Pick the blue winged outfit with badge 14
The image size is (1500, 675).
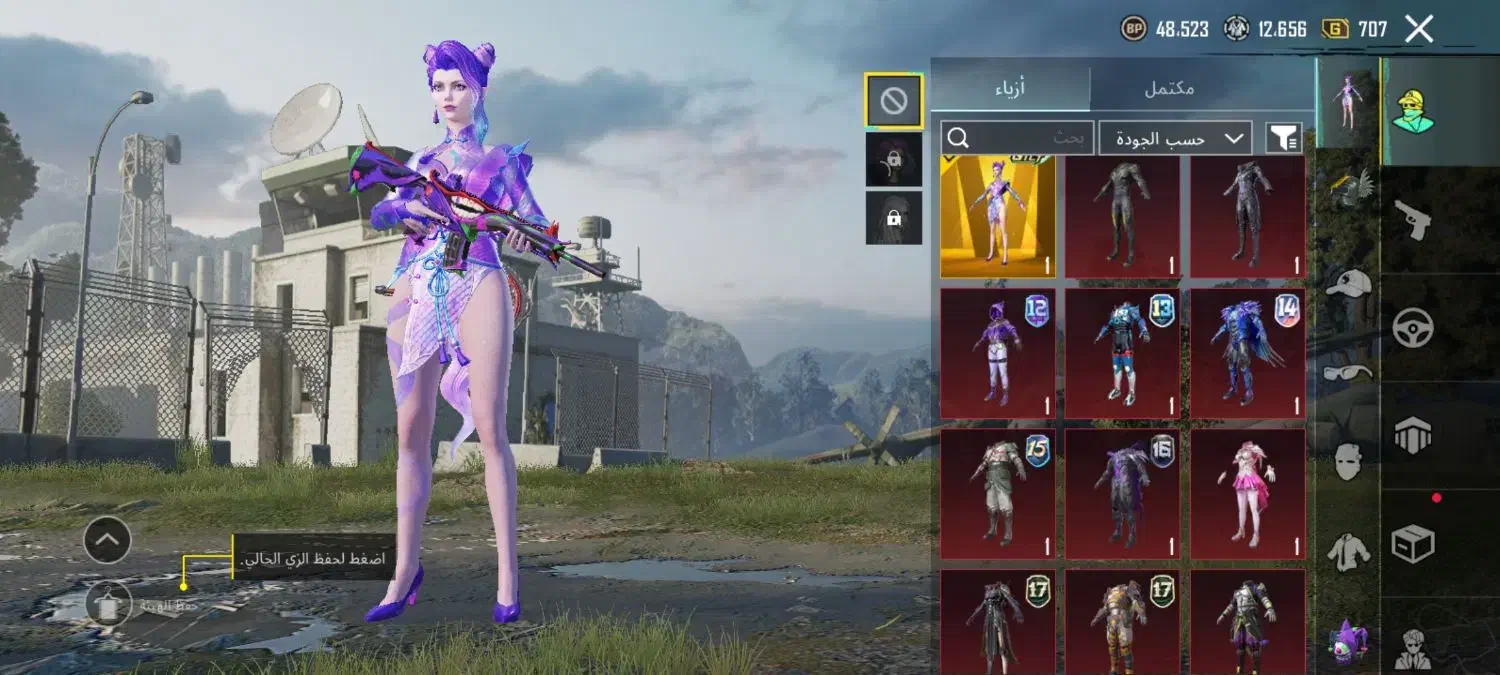pyautogui.click(x=1247, y=352)
